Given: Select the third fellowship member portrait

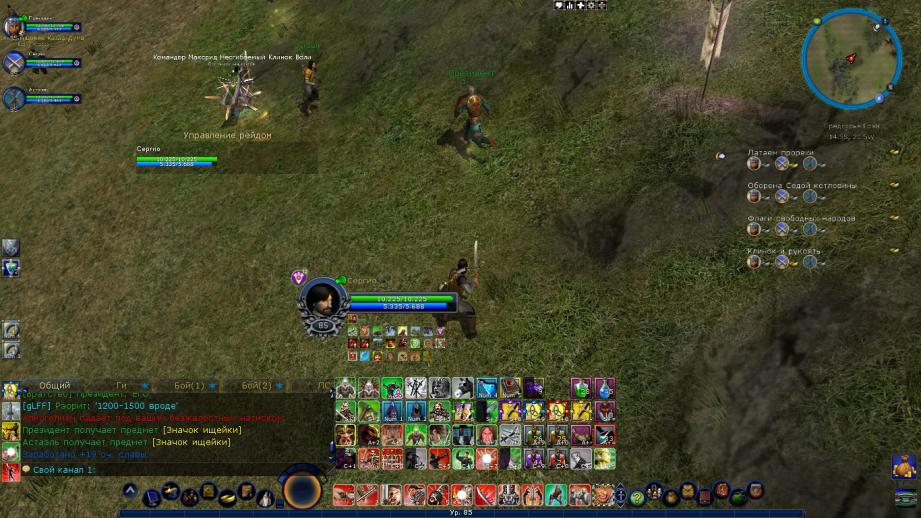Looking at the screenshot, I should [x=14, y=98].
